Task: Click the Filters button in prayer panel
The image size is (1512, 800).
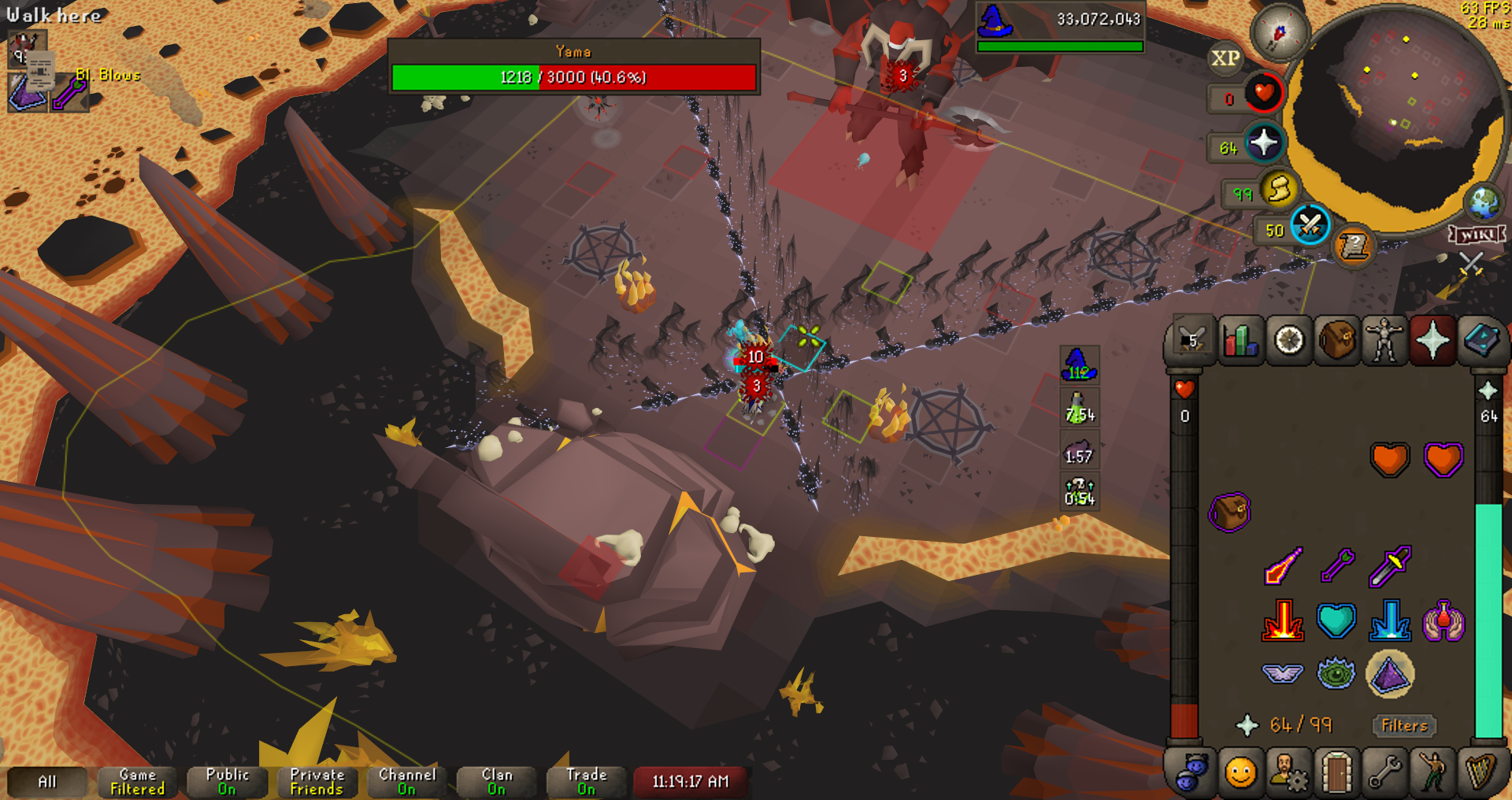Action: point(1404,725)
